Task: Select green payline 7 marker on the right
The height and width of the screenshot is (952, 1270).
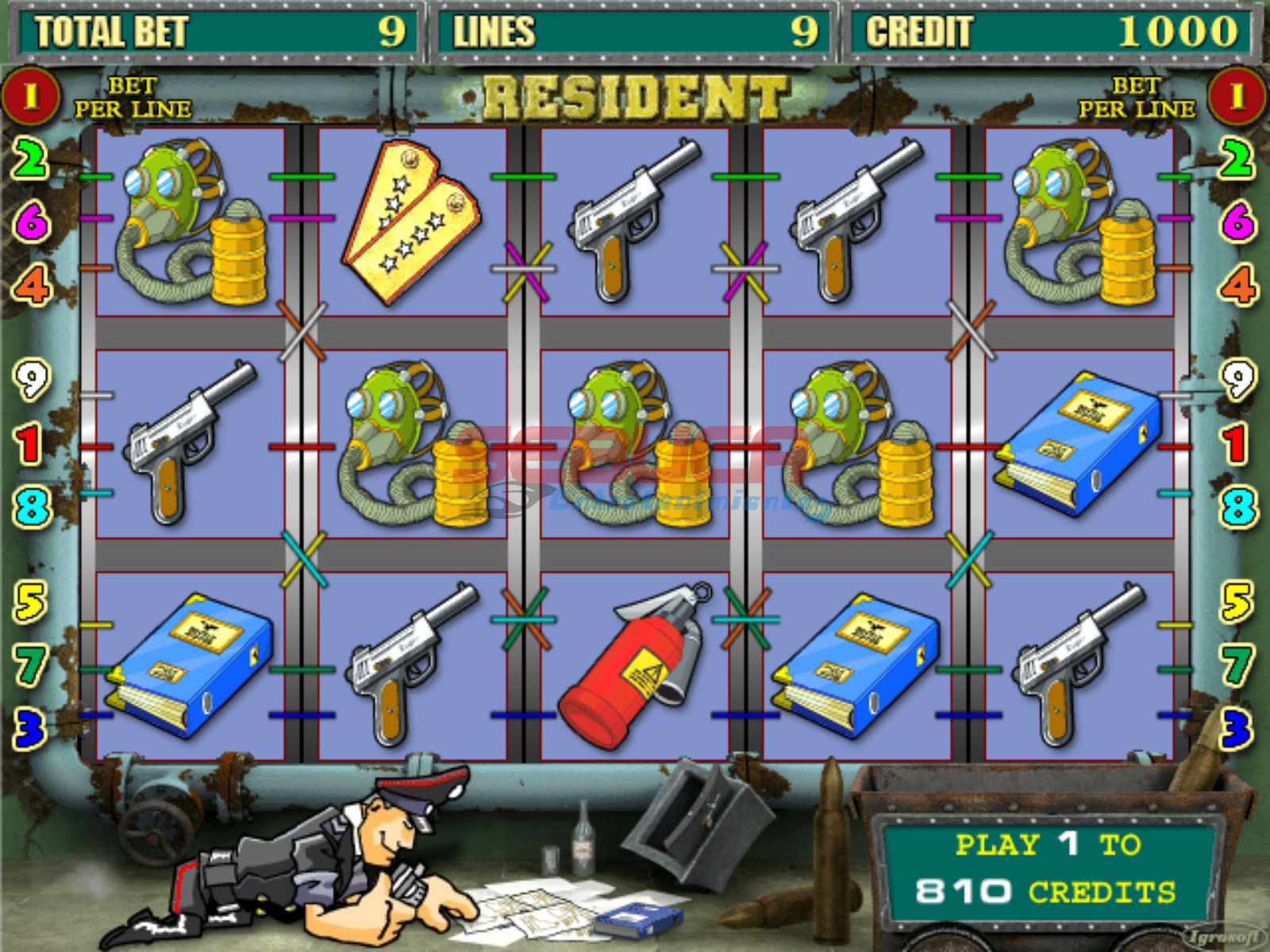Action: pos(1237,664)
